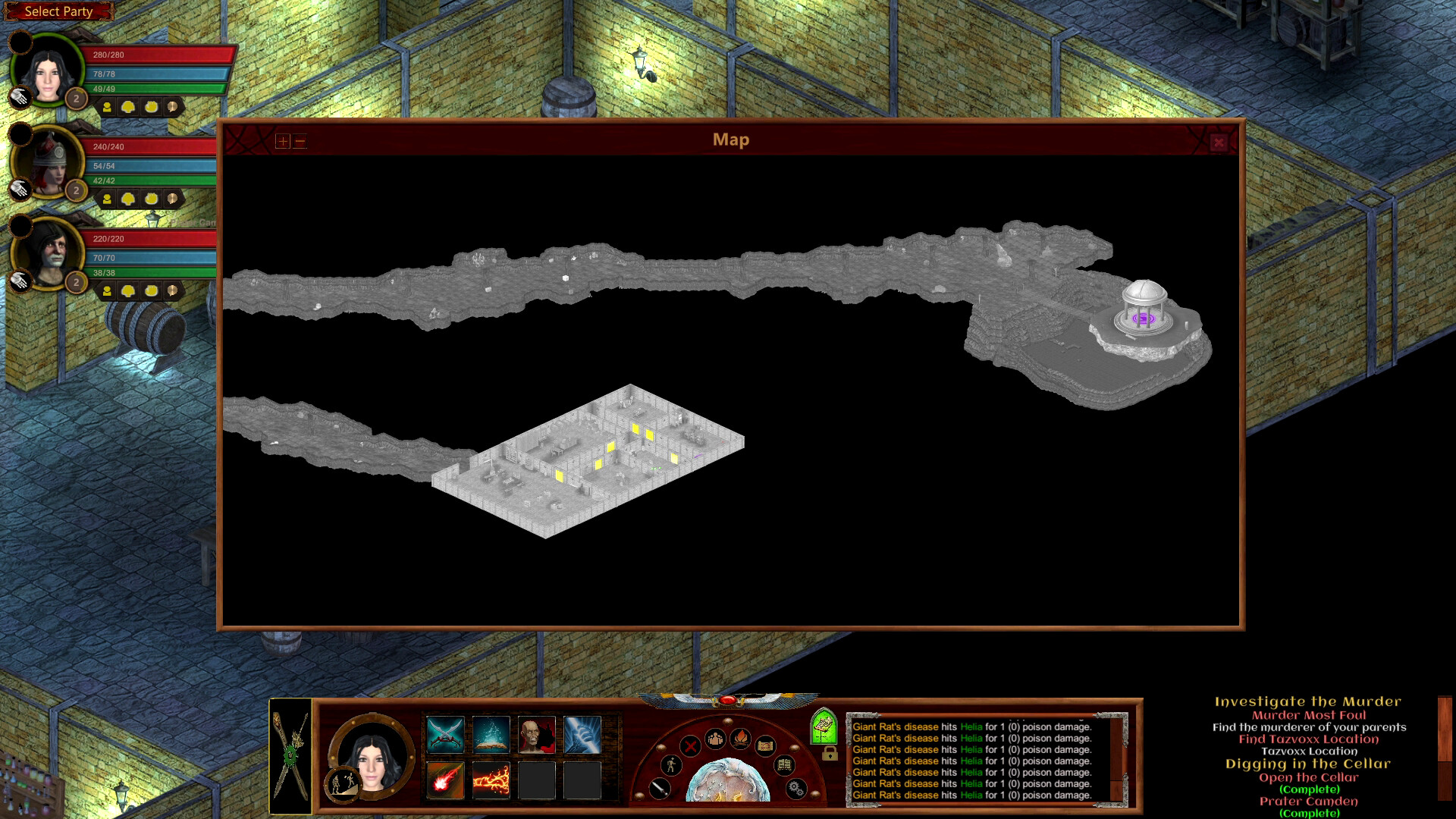
Task: Select the campfire rest icon
Action: click(x=741, y=740)
